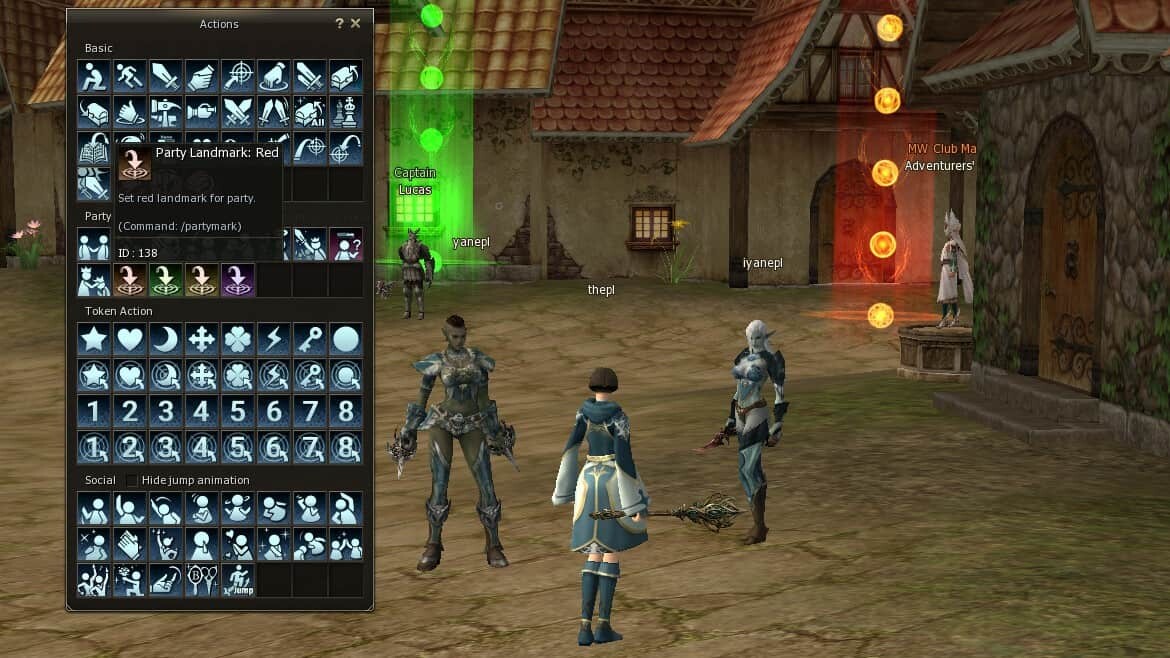
Task: Activate the crossed swords attack action
Action: tap(238, 112)
